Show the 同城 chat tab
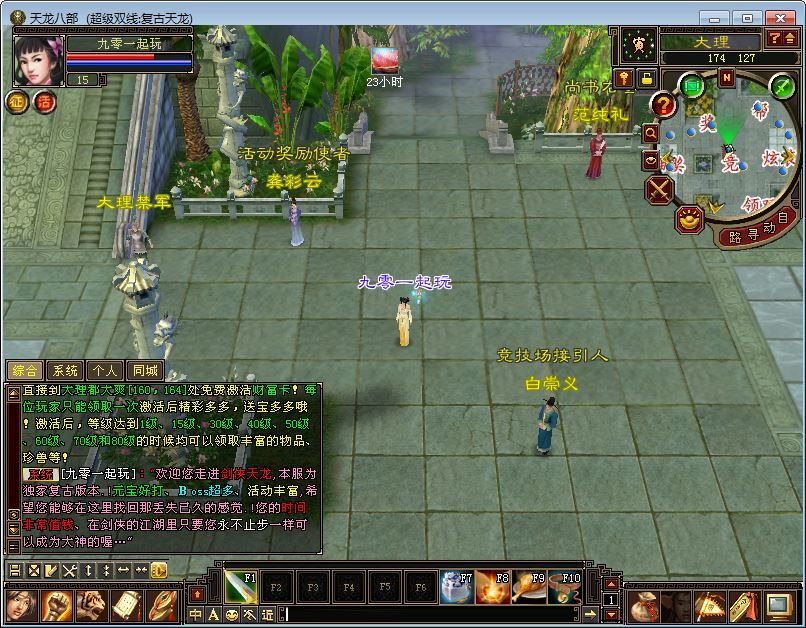This screenshot has height=628, width=806. click(x=145, y=370)
